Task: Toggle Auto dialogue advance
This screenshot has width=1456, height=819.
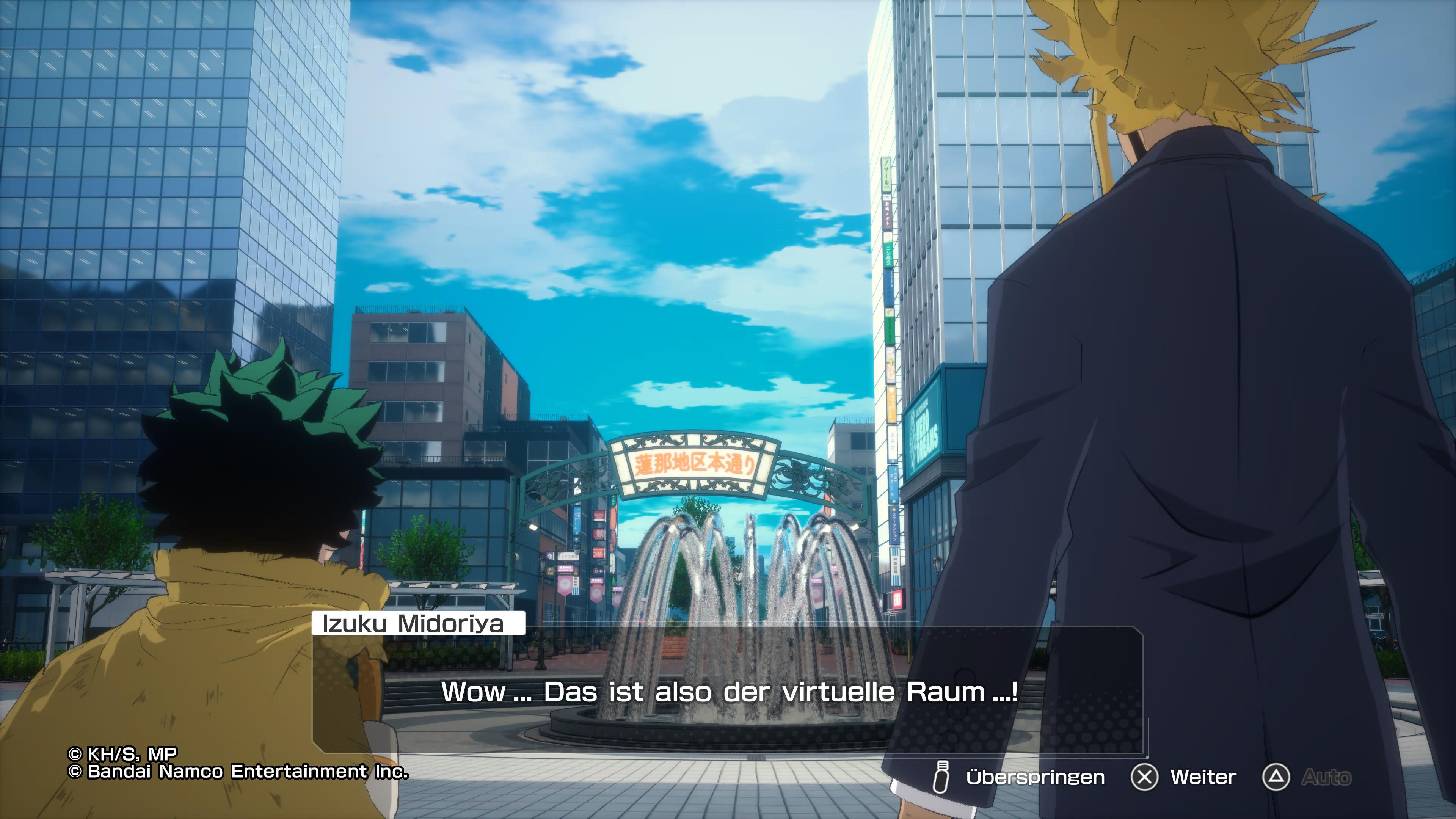Action: [x=1325, y=777]
